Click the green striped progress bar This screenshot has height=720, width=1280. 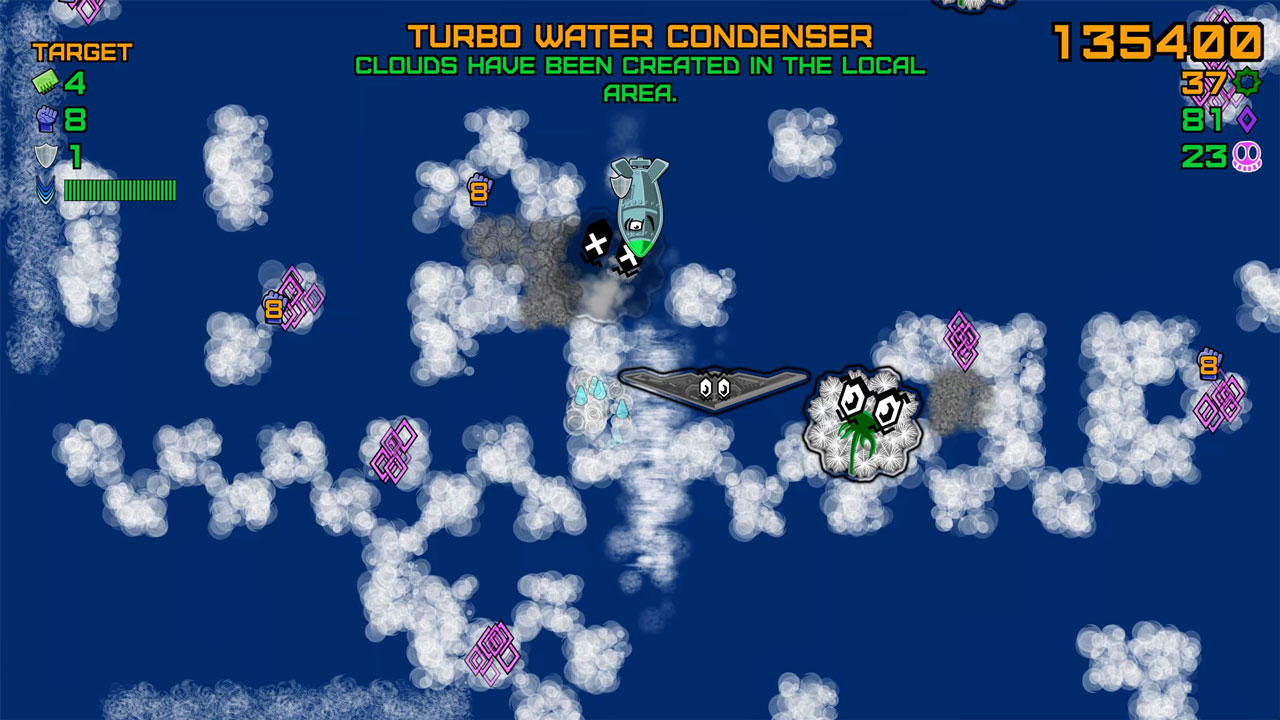click(x=120, y=191)
